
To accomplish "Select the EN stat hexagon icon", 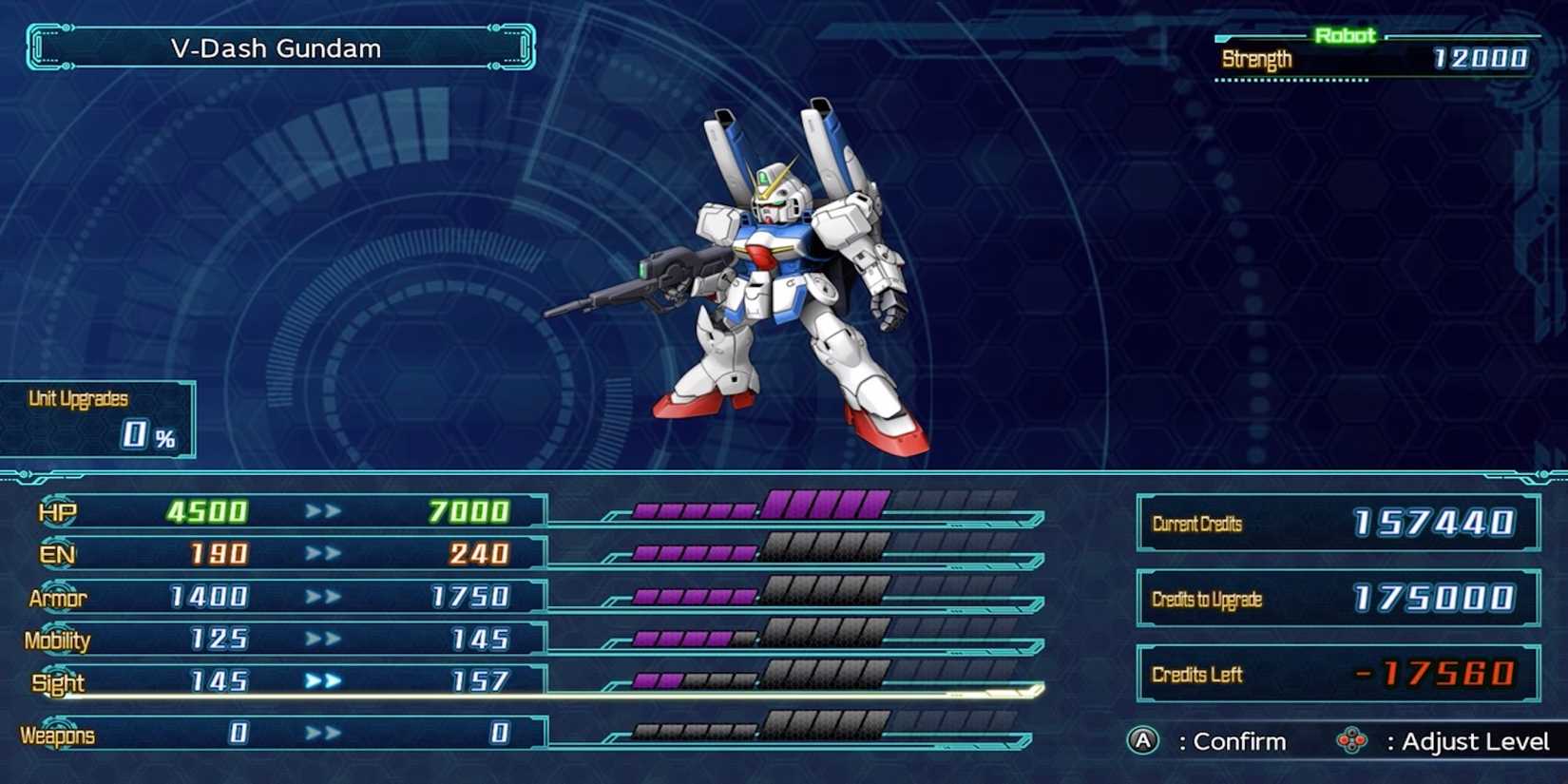I will click(55, 554).
